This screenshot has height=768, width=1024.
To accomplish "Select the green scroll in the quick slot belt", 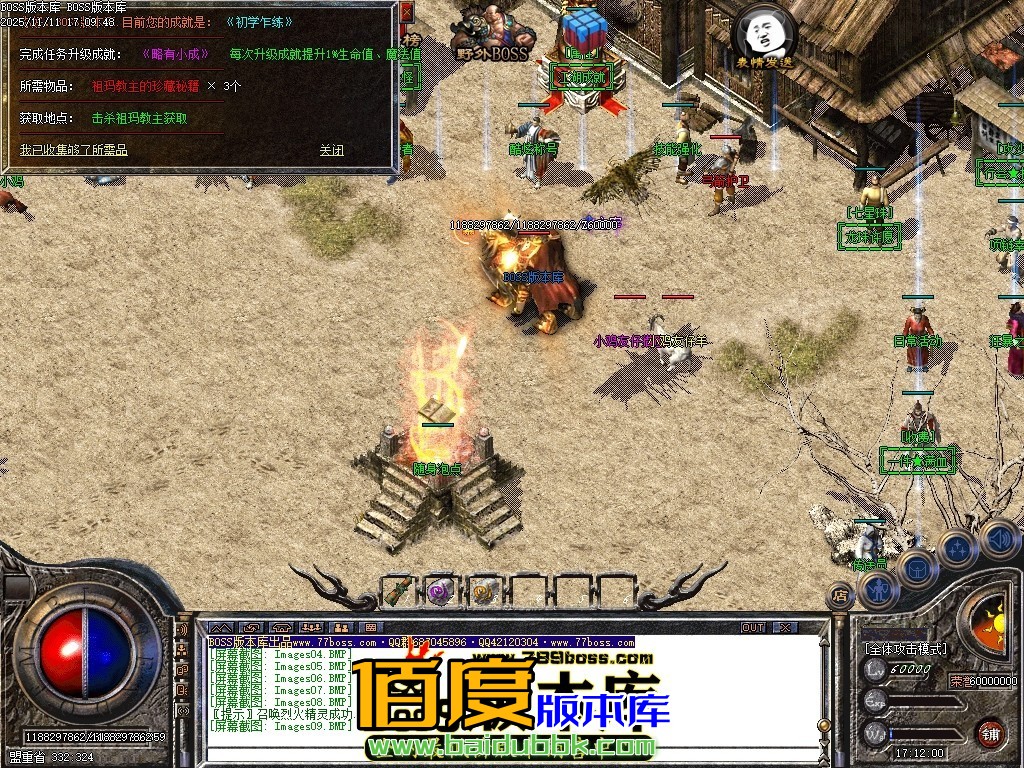I will click(x=397, y=591).
